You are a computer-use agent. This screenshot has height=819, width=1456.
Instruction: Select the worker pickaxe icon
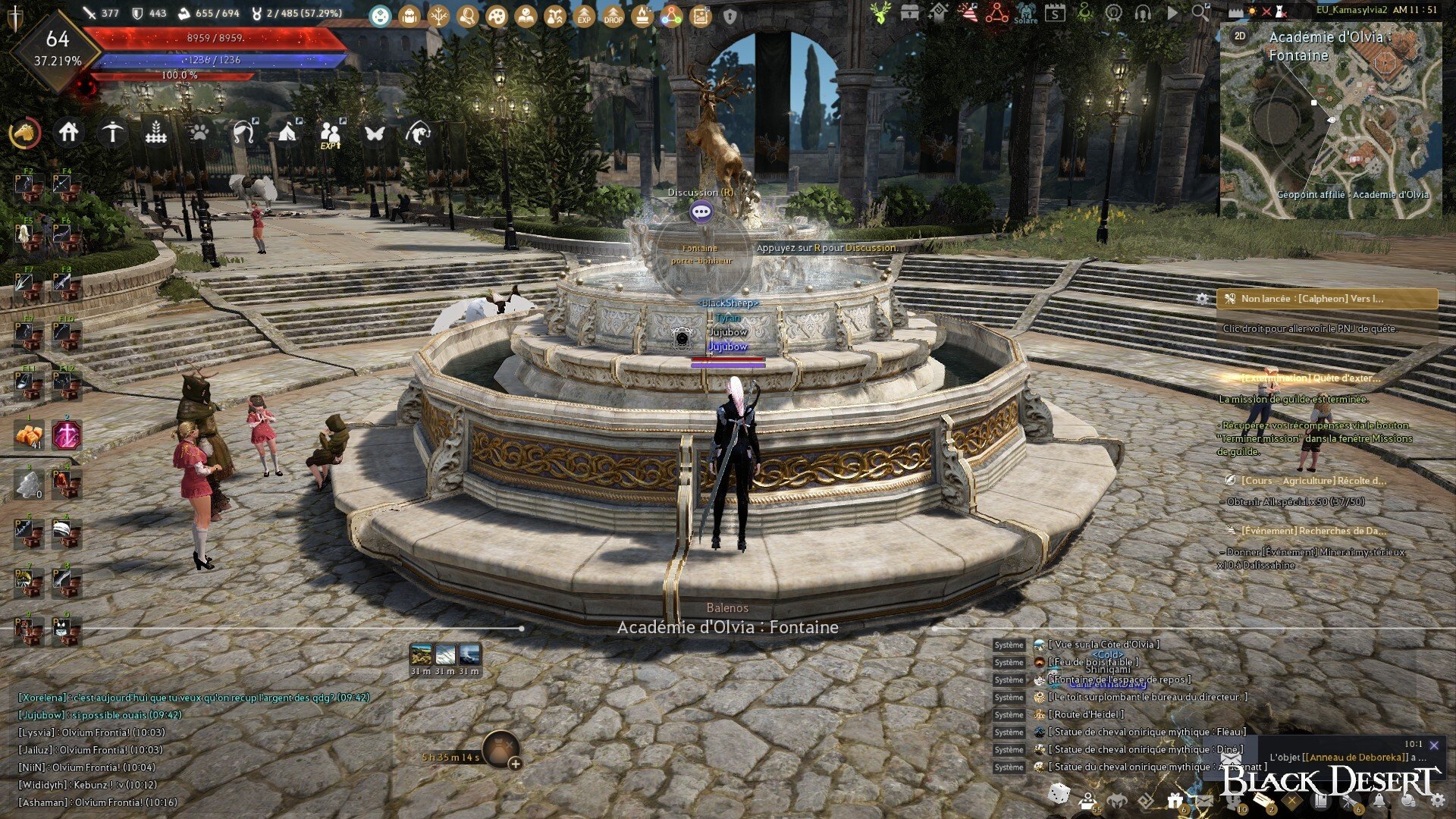coord(112,133)
